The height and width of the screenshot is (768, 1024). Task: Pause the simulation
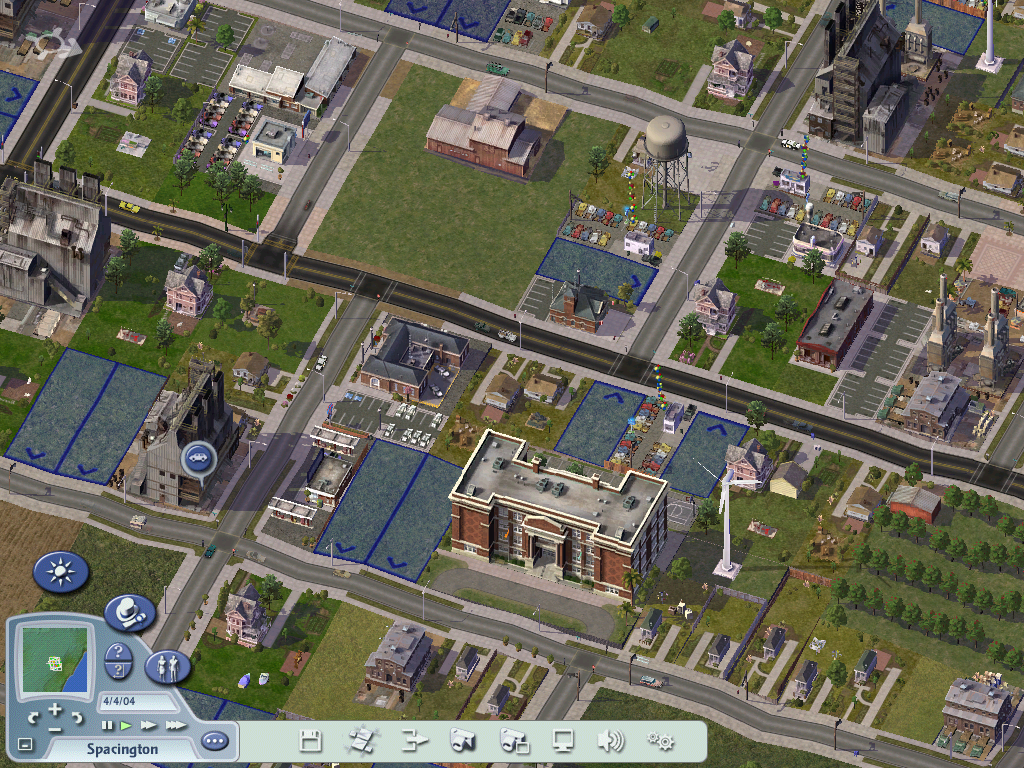[107, 725]
